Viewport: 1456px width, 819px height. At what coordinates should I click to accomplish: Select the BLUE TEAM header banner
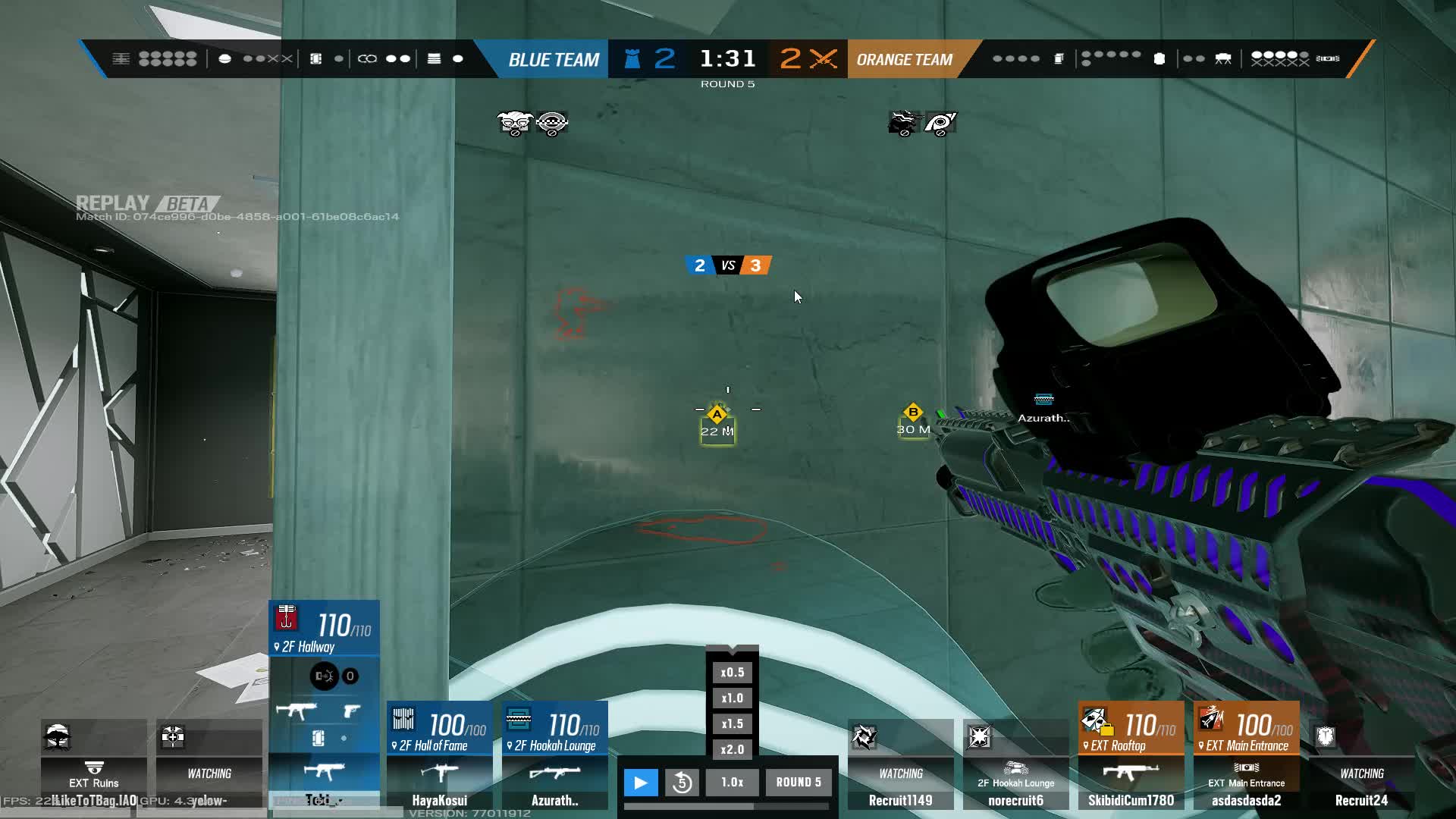point(553,58)
